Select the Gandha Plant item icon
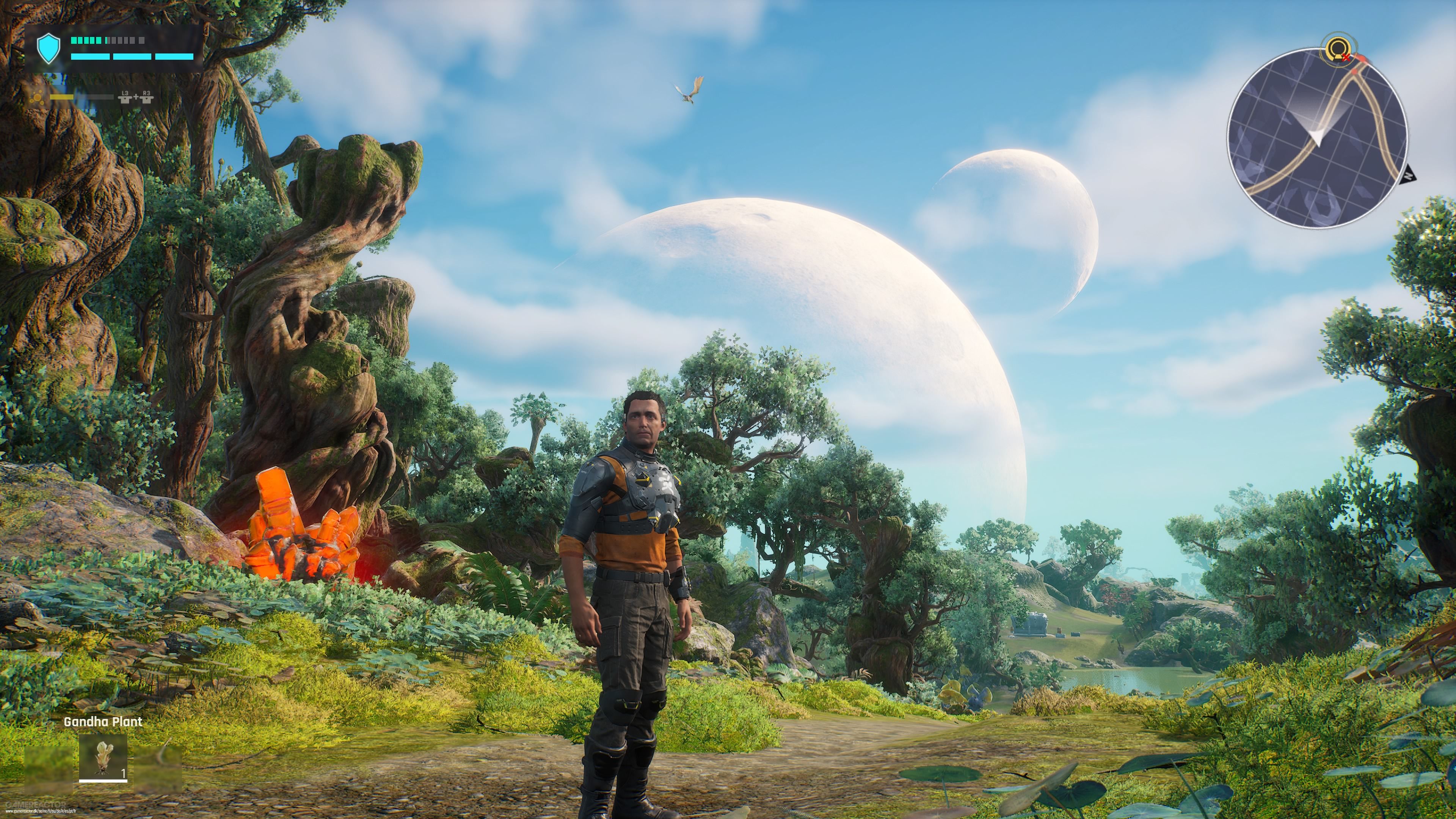1456x819 pixels. click(x=103, y=758)
